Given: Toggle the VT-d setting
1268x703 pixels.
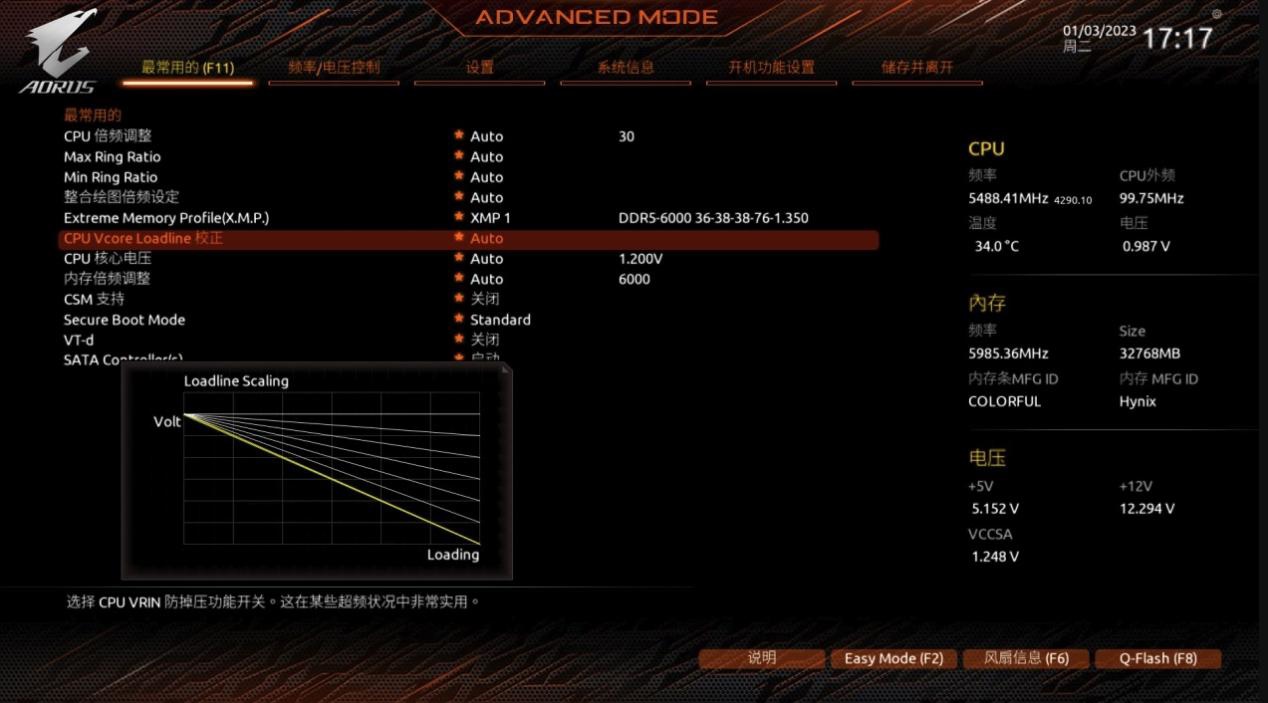Looking at the screenshot, I should (x=79, y=340).
